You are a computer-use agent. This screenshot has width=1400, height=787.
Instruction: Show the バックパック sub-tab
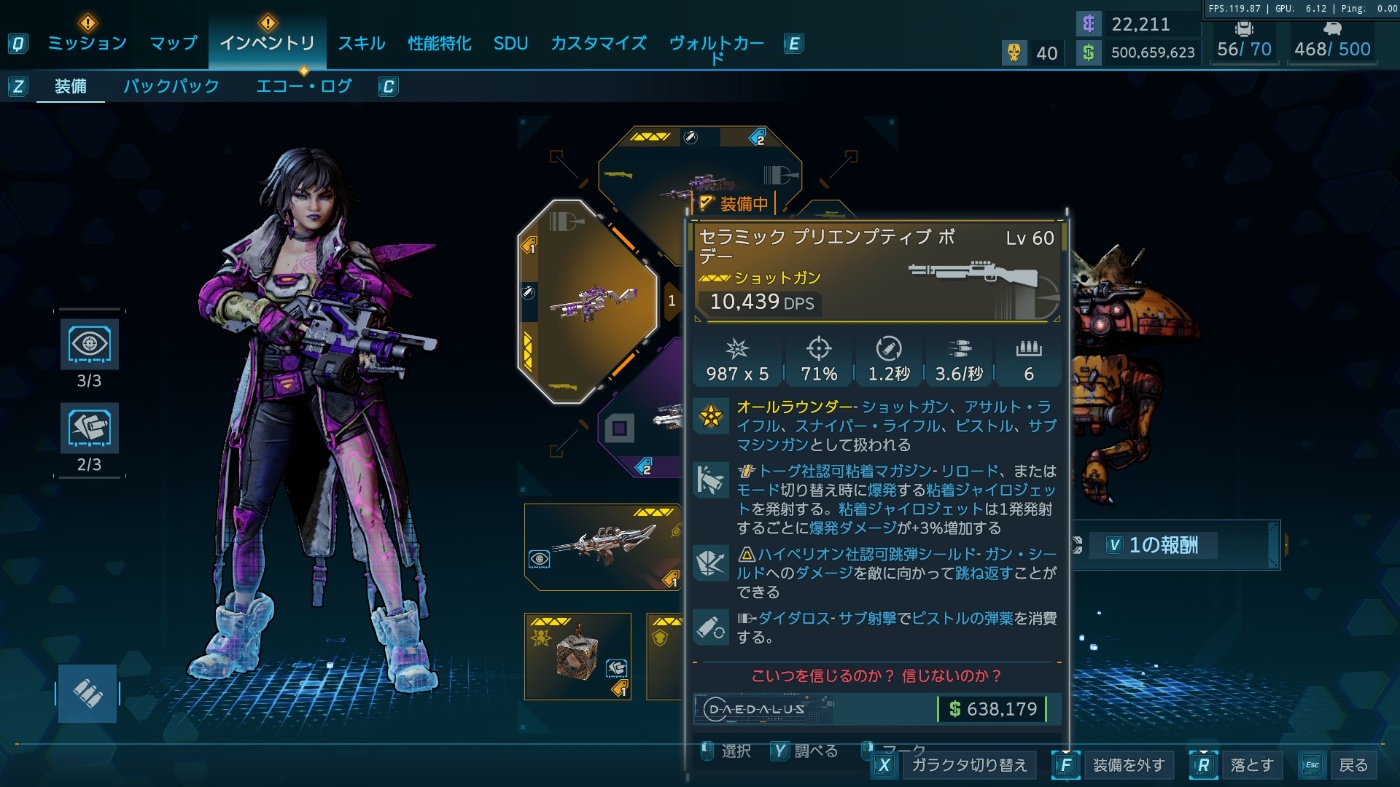coord(171,86)
